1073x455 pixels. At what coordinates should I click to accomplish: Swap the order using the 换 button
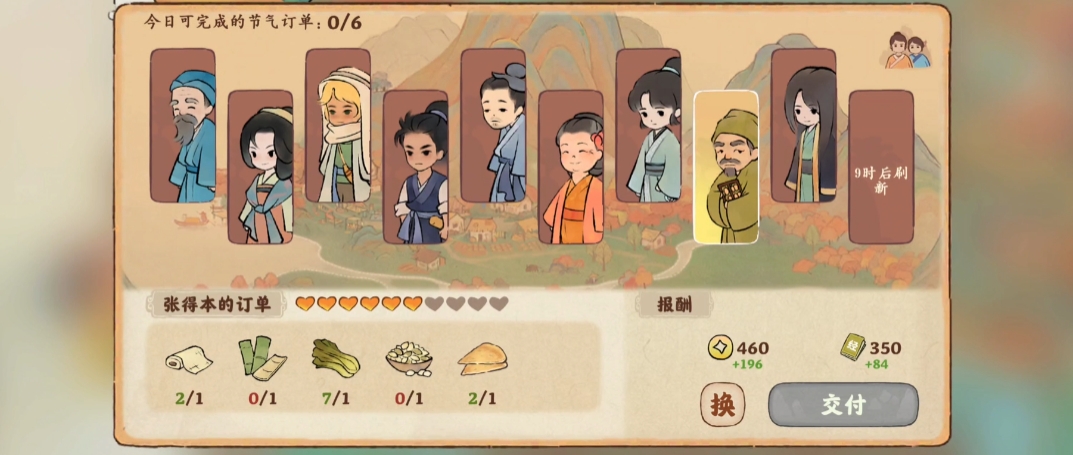click(722, 405)
